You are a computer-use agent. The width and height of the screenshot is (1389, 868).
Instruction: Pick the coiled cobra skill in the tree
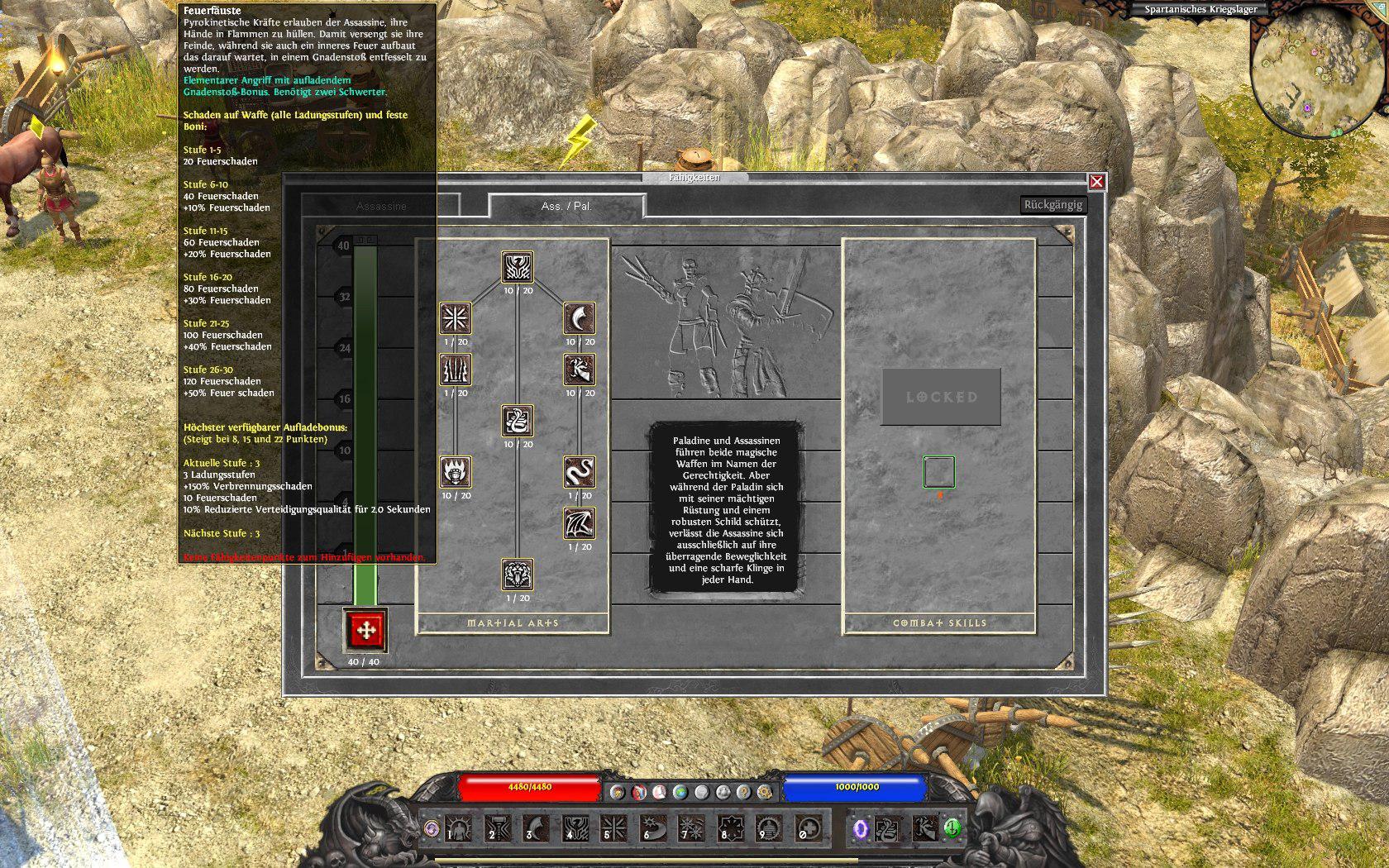click(518, 422)
